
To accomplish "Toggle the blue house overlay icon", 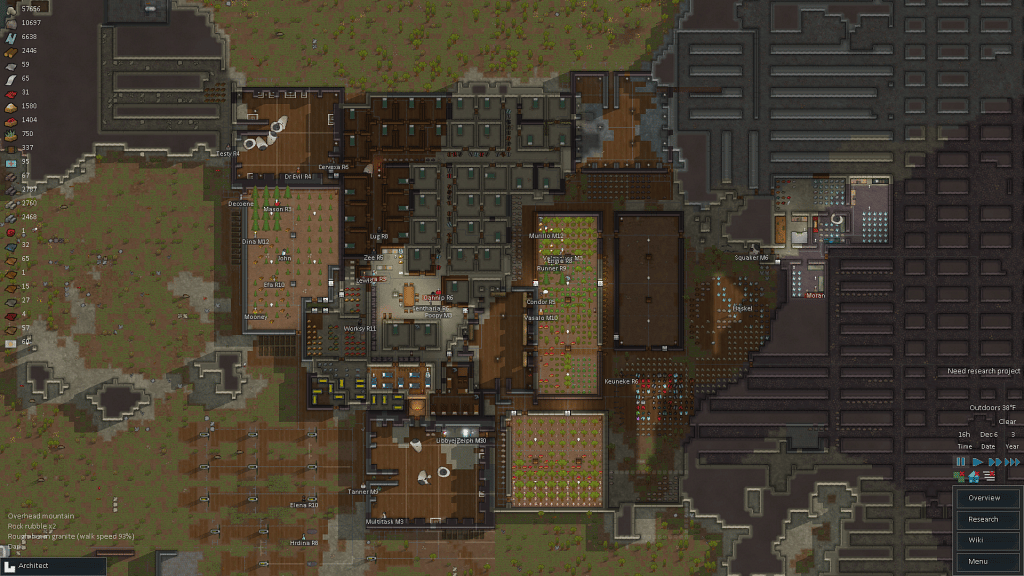I will [974, 478].
